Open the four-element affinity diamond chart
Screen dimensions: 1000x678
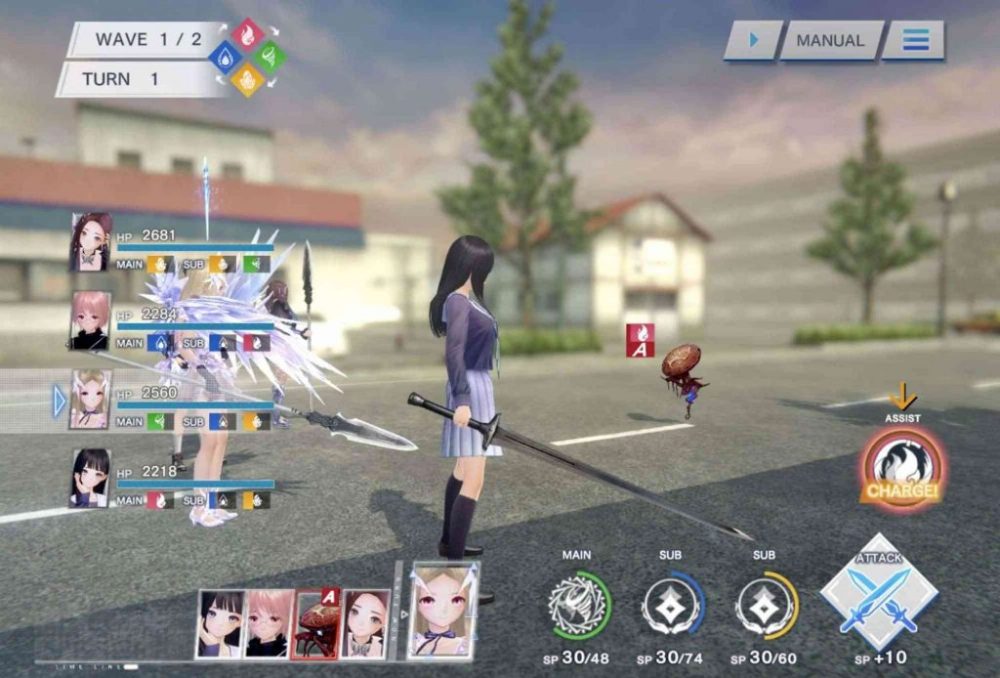coord(247,58)
